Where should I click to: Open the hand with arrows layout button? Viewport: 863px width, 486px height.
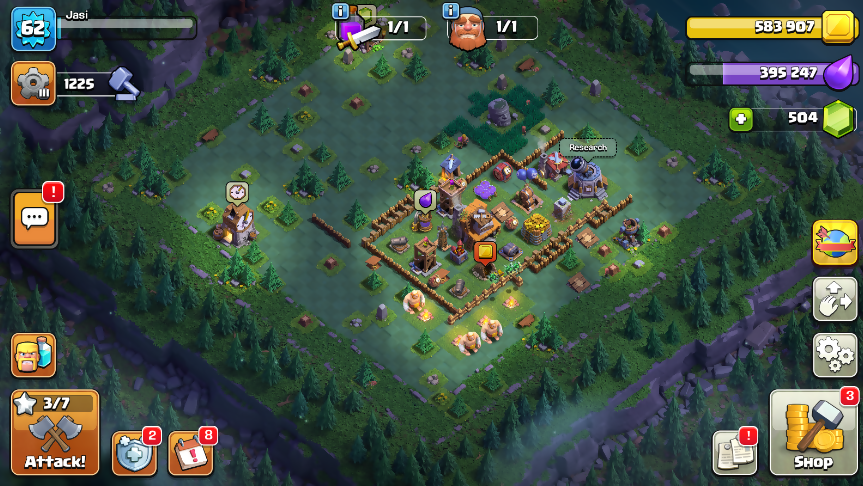point(834,298)
